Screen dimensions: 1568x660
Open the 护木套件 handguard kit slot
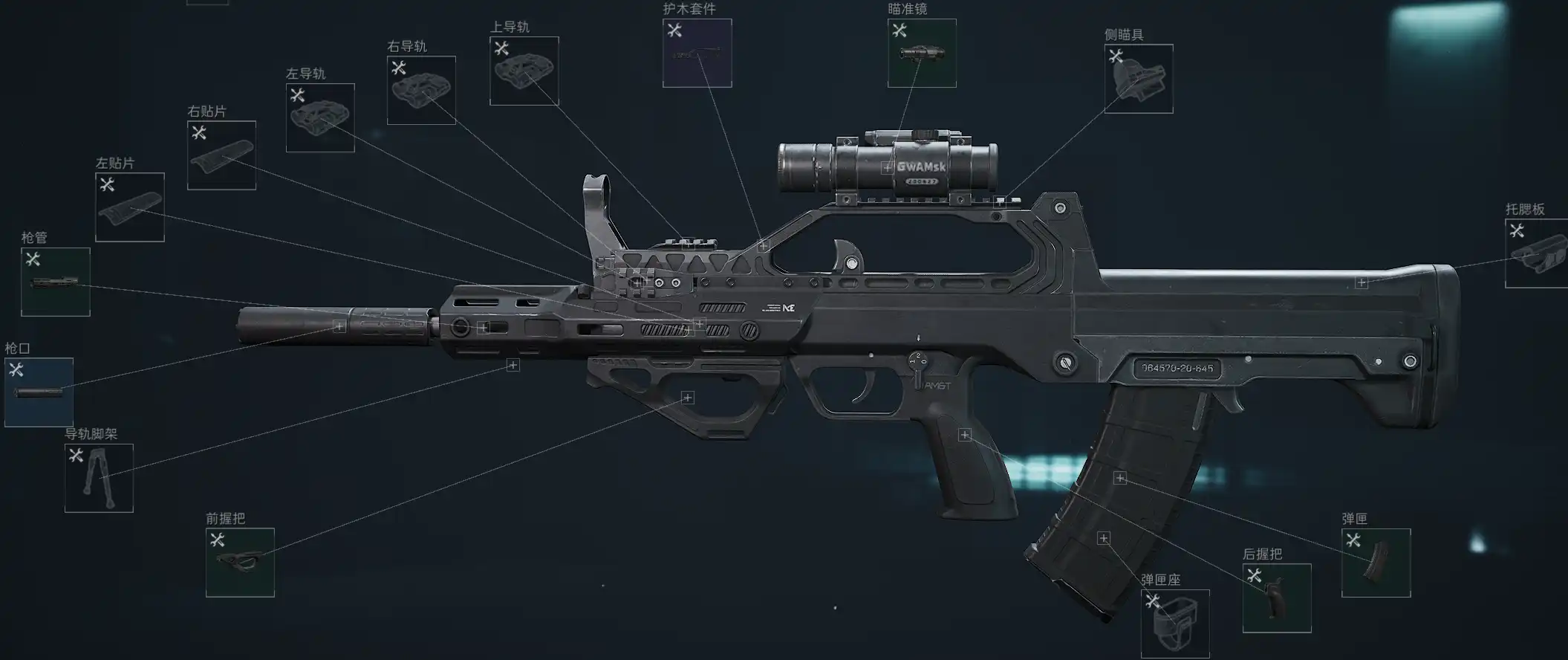coord(697,53)
